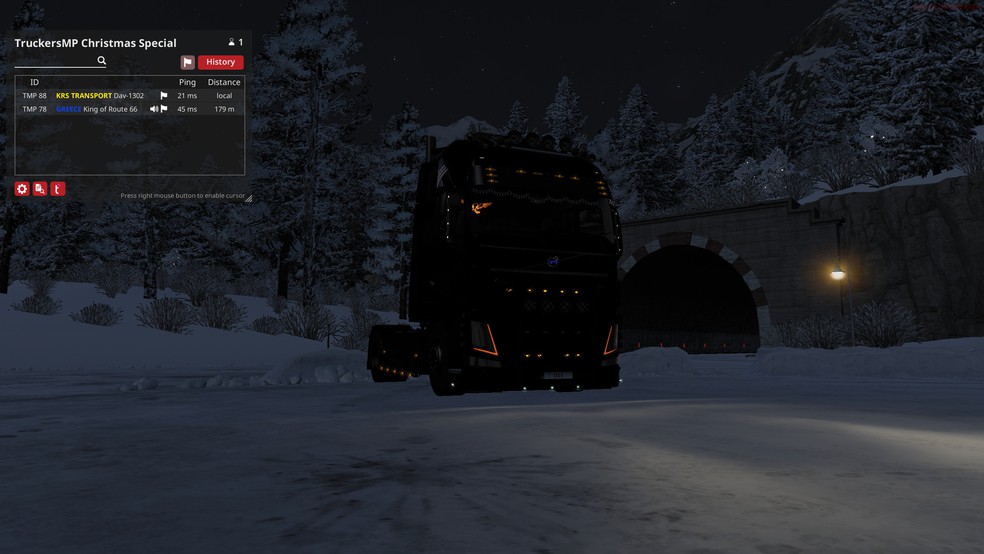Image resolution: width=984 pixels, height=554 pixels.
Task: Open the gear settings button
Action: pos(22,189)
